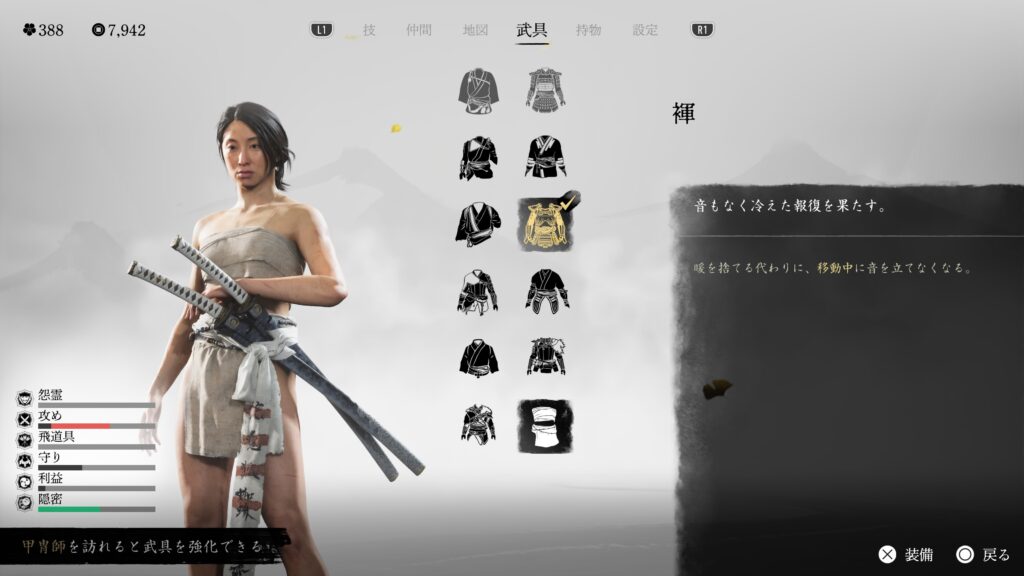Show the 地図 map tab
Image resolution: width=1024 pixels, height=576 pixels.
click(x=475, y=30)
